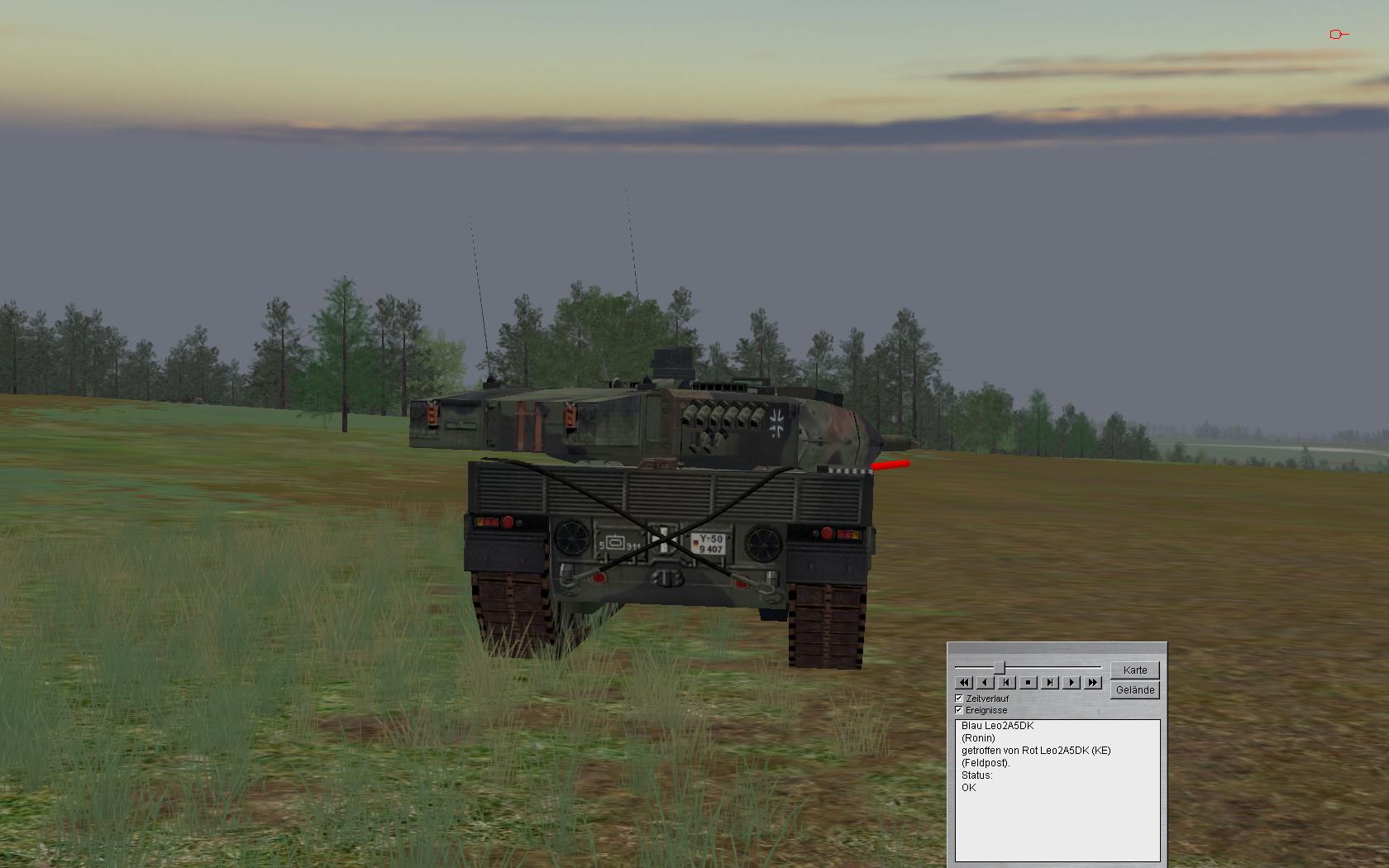
Task: Open the Karte map view
Action: click(x=1134, y=670)
